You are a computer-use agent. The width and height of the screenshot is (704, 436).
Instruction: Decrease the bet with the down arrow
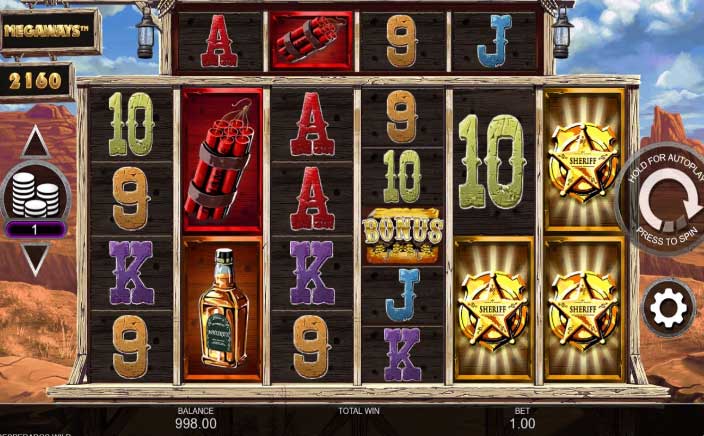pyautogui.click(x=35, y=259)
